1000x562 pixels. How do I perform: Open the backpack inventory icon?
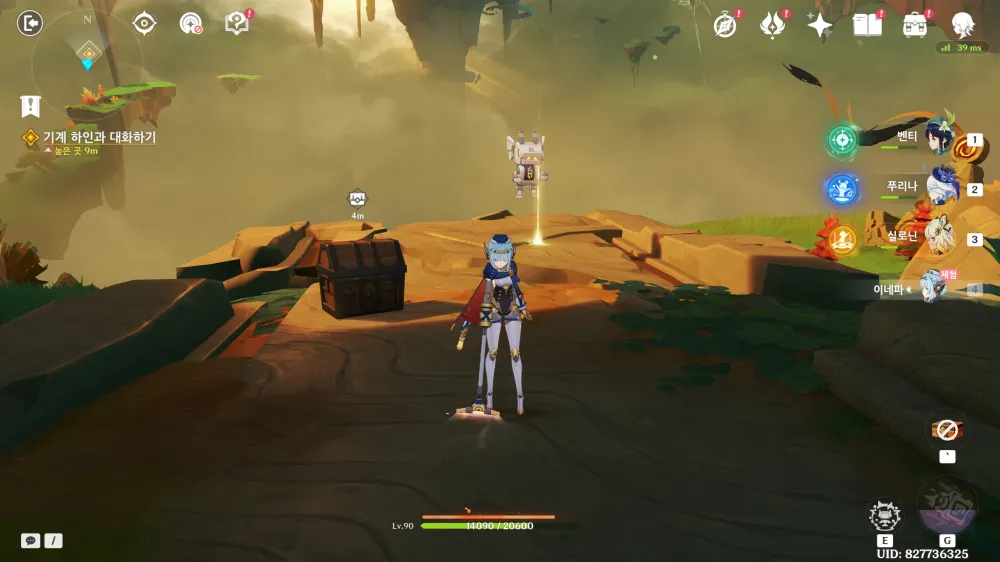[x=914, y=25]
